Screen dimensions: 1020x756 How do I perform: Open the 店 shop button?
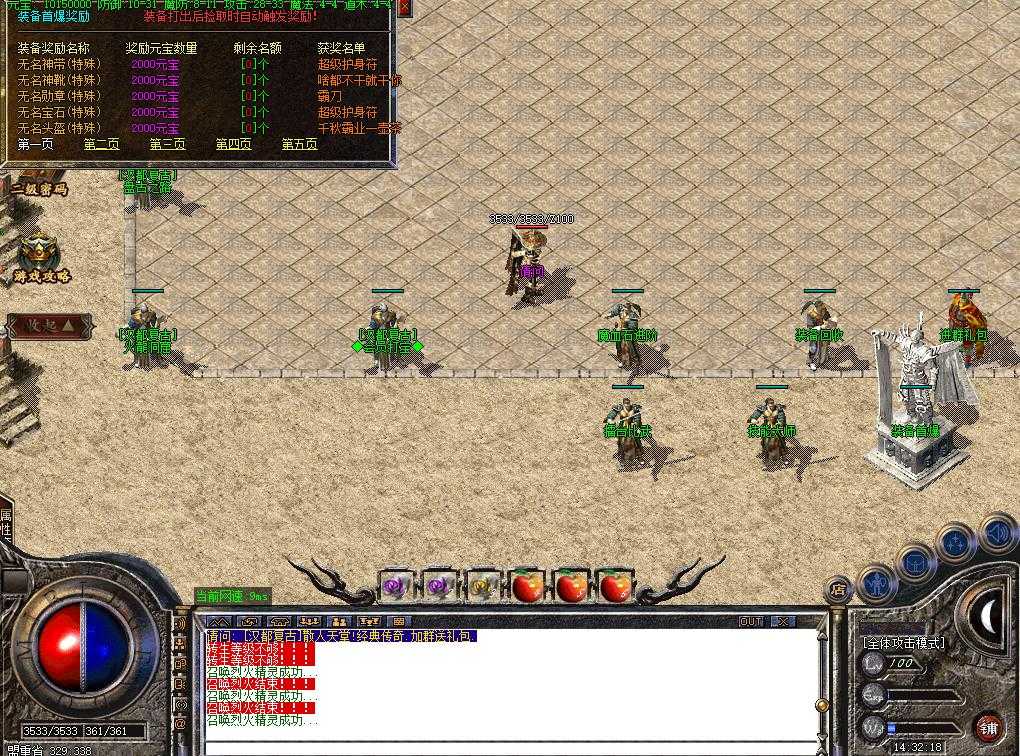pos(837,590)
